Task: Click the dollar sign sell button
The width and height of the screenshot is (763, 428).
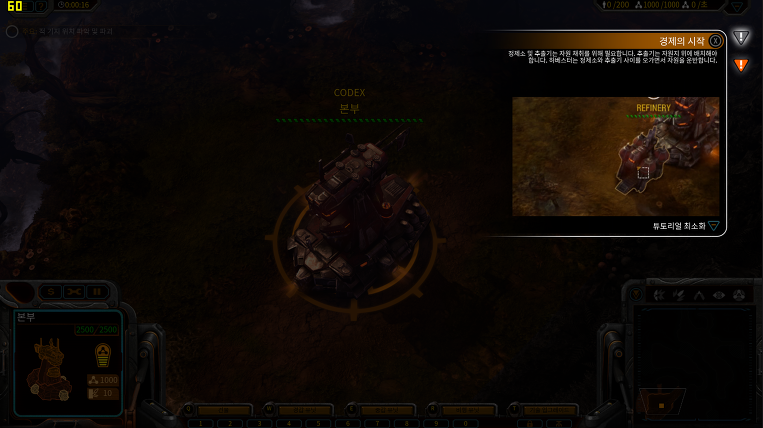Action: point(50,292)
